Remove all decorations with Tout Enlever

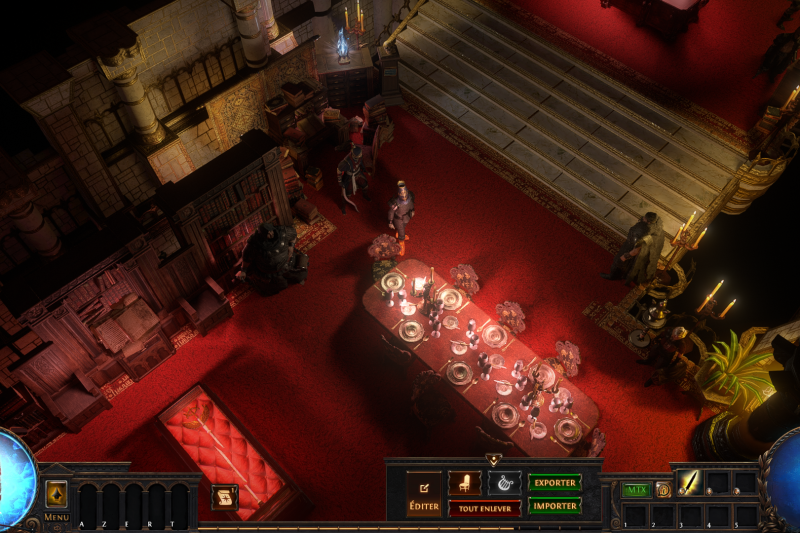[x=484, y=508]
